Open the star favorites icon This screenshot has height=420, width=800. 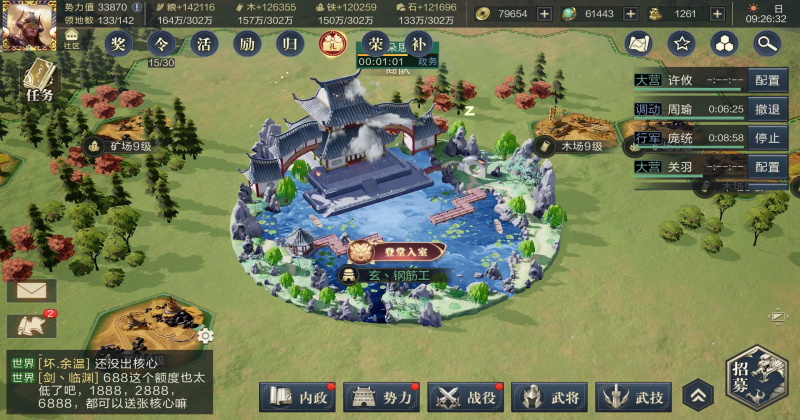pyautogui.click(x=681, y=43)
